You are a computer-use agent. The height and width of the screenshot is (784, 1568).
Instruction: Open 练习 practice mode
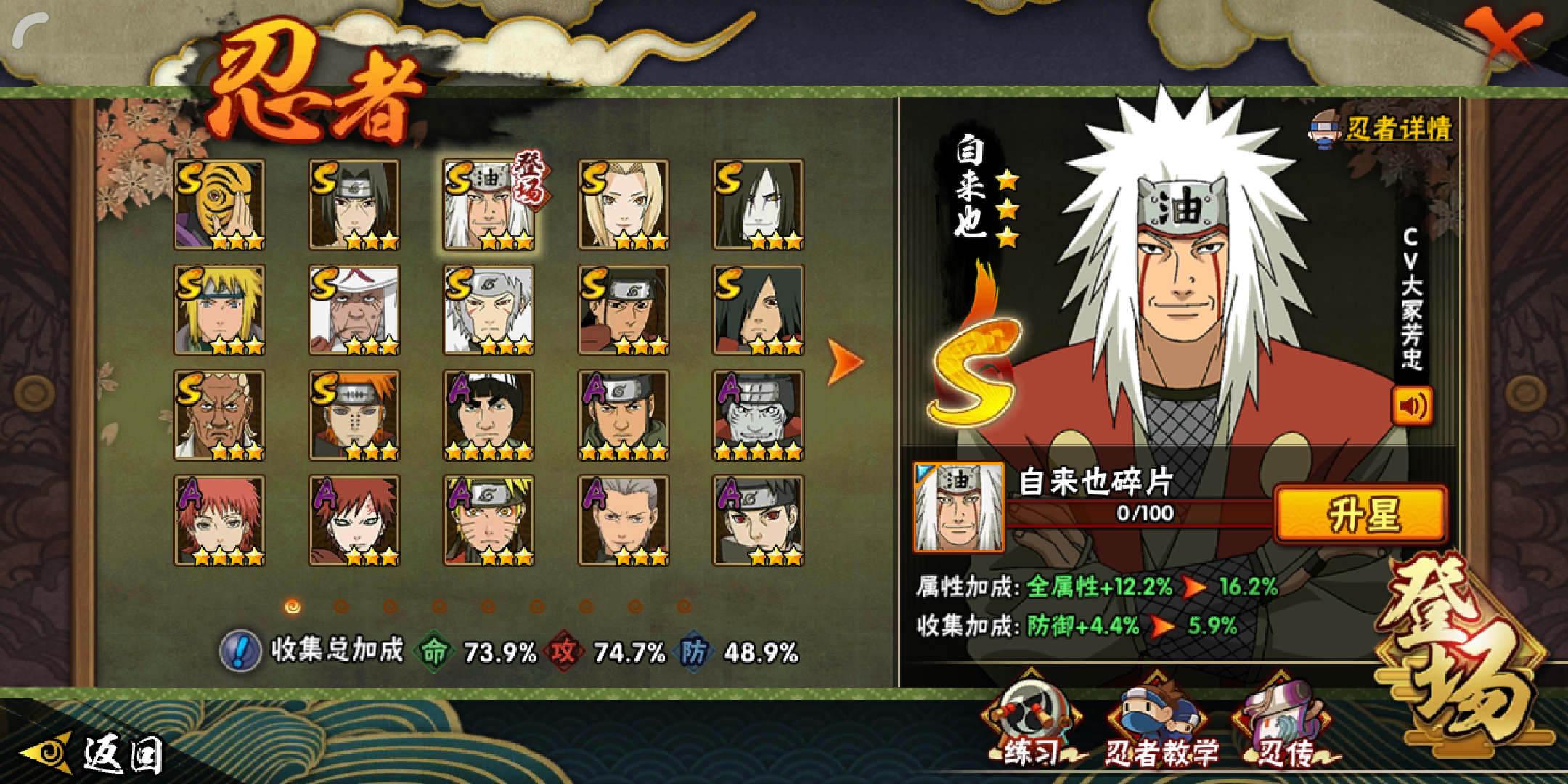pyautogui.click(x=1030, y=726)
